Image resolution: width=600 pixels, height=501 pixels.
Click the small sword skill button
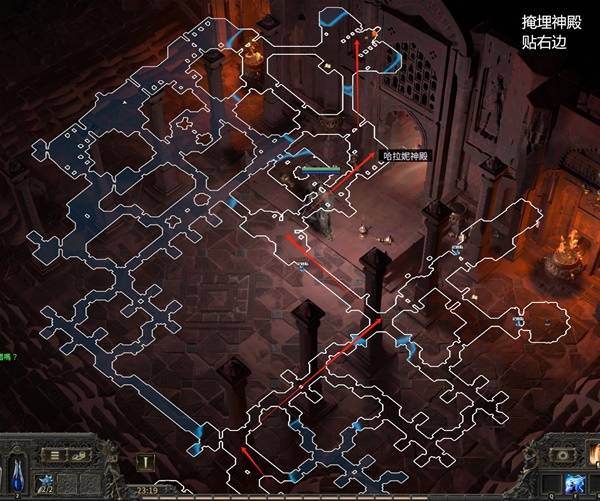[147, 462]
